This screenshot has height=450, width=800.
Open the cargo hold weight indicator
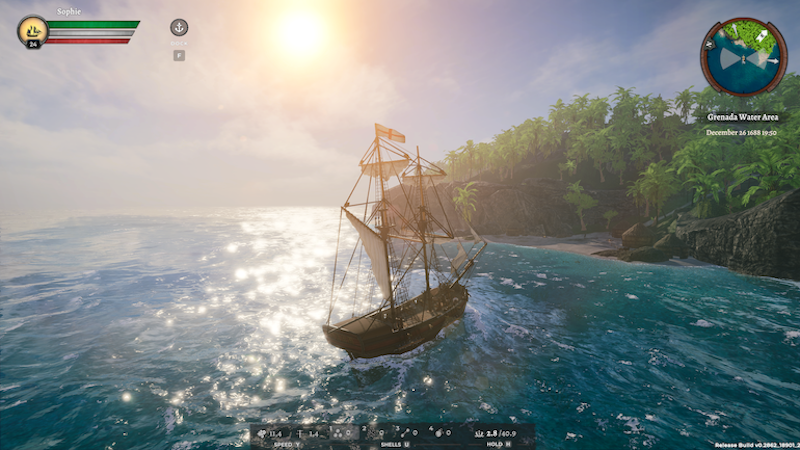[x=492, y=433]
